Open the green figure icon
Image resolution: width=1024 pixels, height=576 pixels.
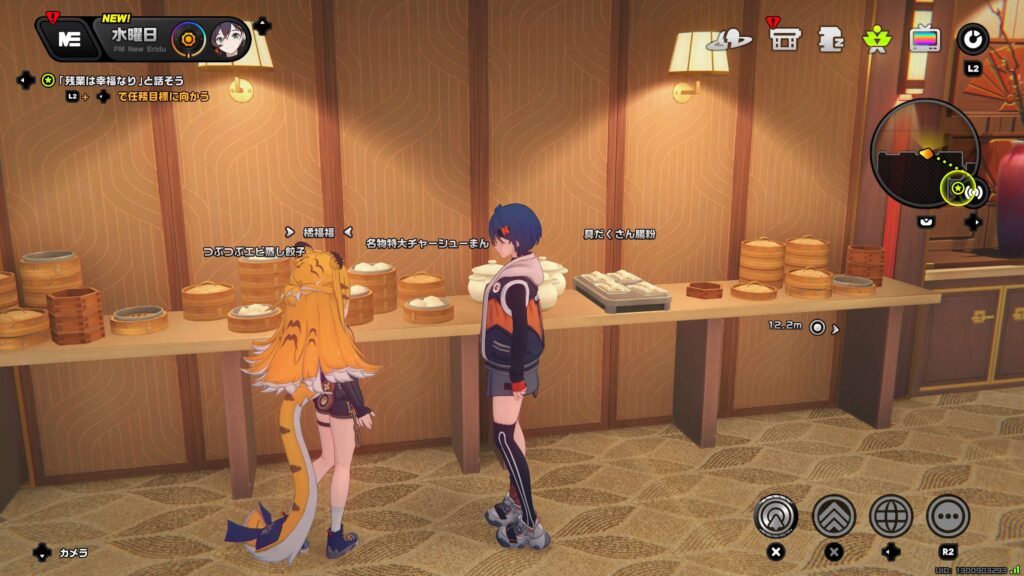[876, 40]
